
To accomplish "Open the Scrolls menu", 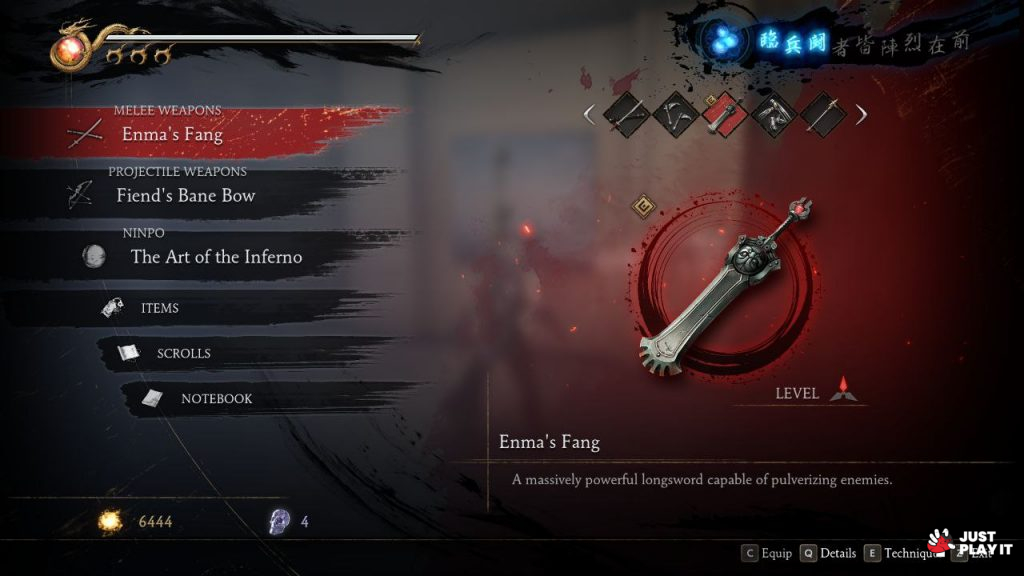I will coord(183,353).
